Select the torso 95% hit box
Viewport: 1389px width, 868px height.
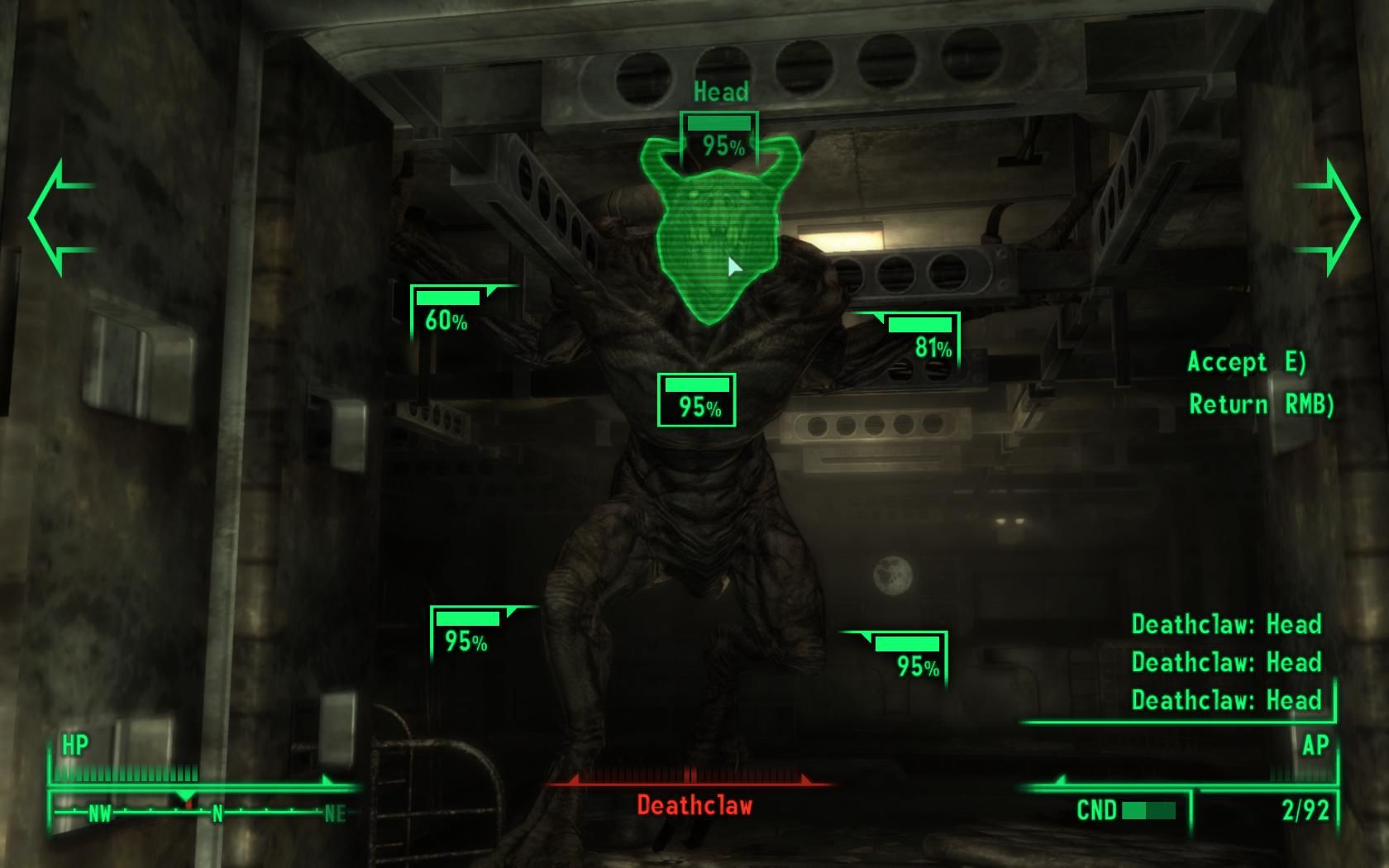coord(696,400)
